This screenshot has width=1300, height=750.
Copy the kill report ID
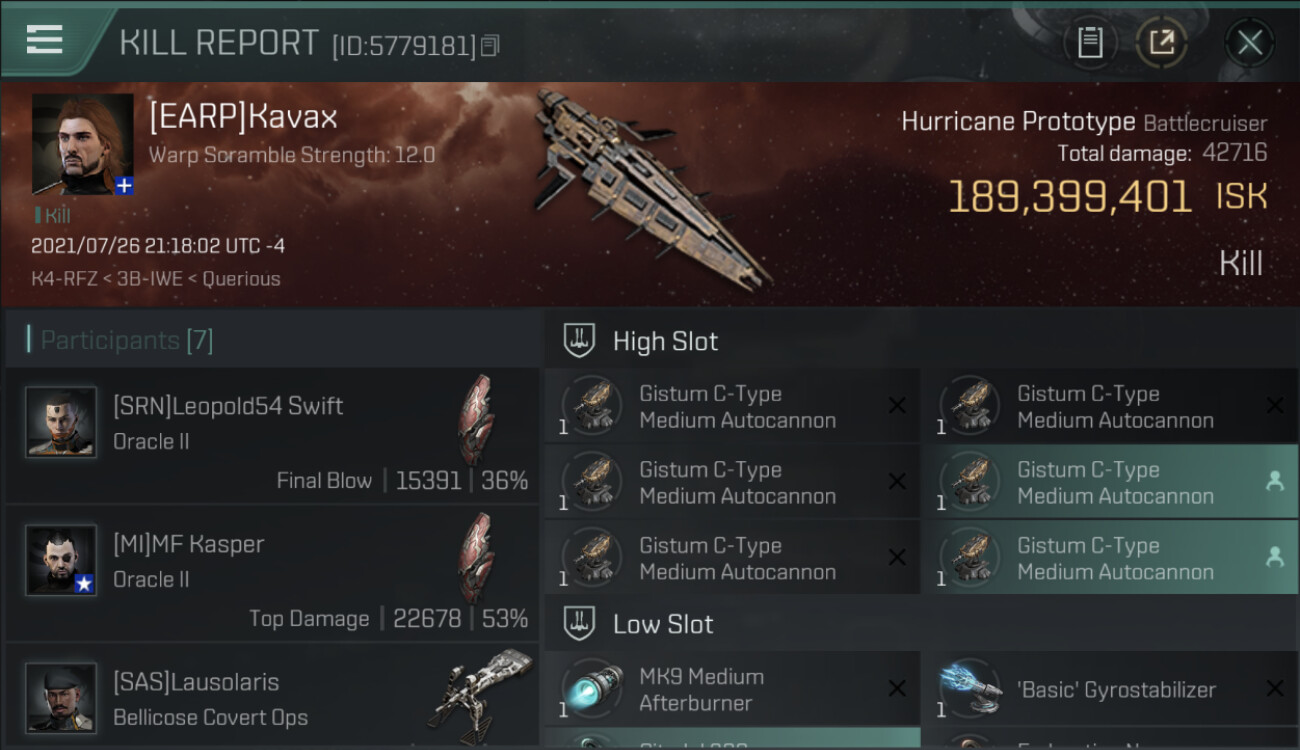490,45
